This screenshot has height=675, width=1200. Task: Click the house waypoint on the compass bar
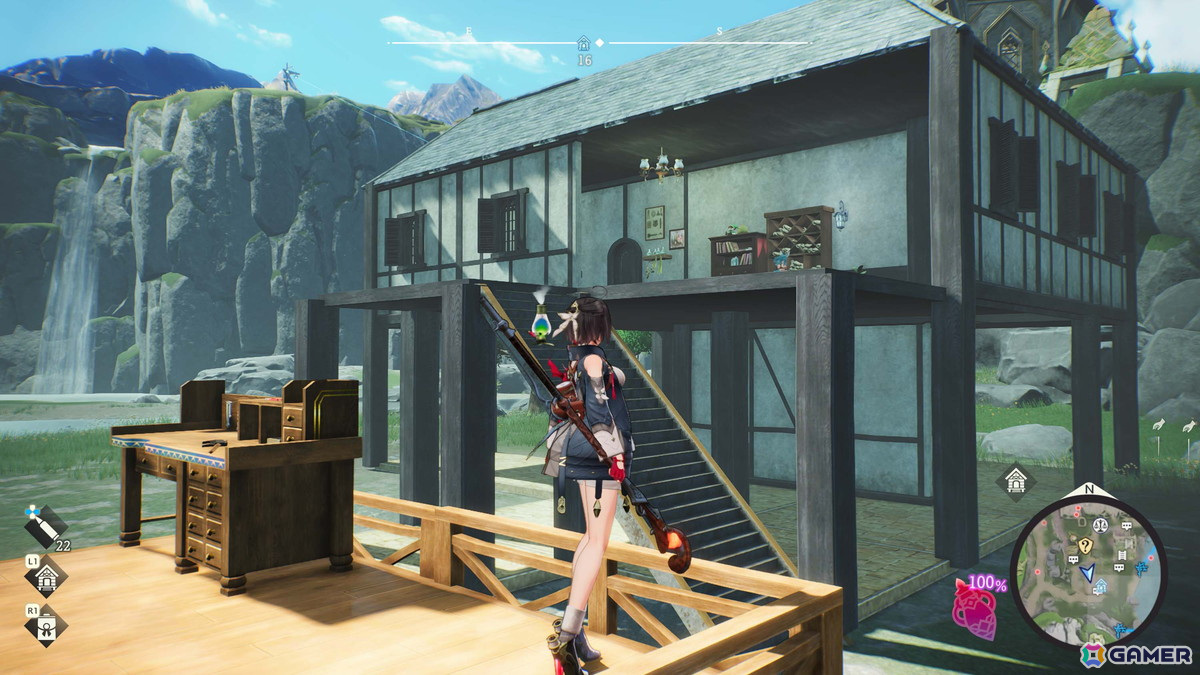(x=584, y=44)
